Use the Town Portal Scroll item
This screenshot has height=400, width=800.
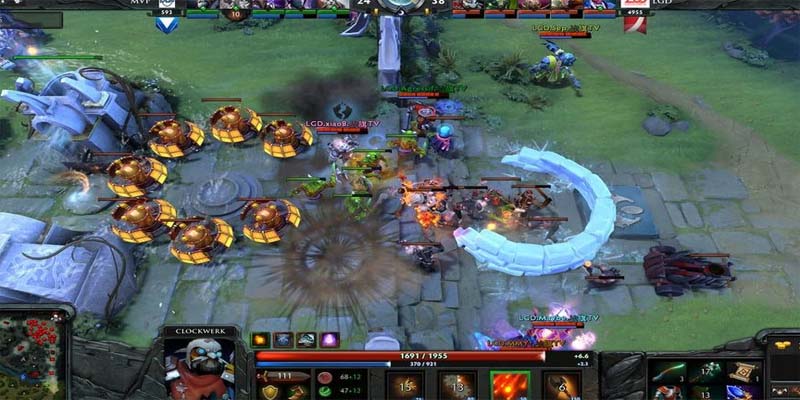click(743, 374)
